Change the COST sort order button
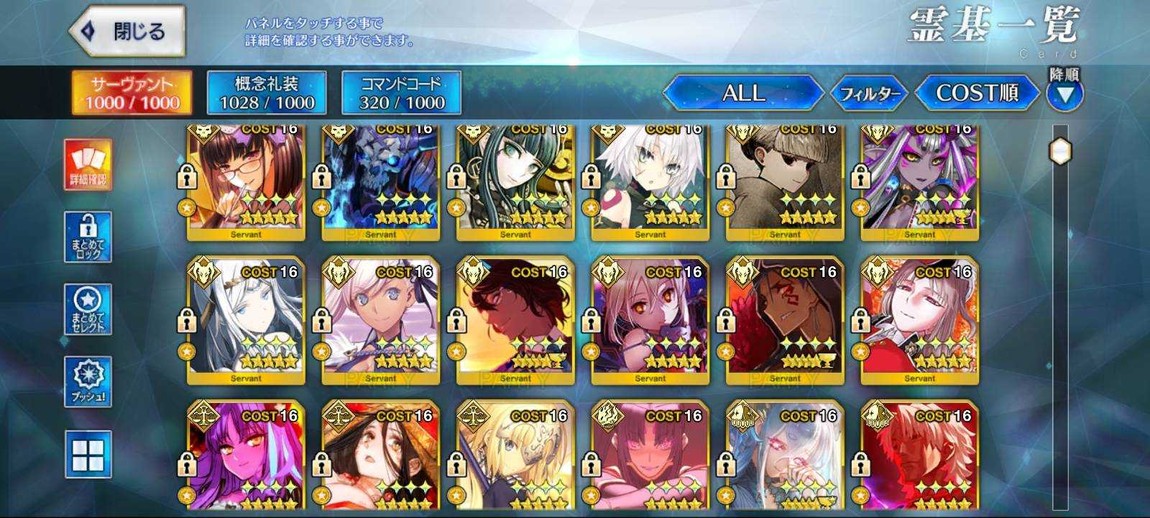Viewport: 1150px width, 518px height. [976, 93]
